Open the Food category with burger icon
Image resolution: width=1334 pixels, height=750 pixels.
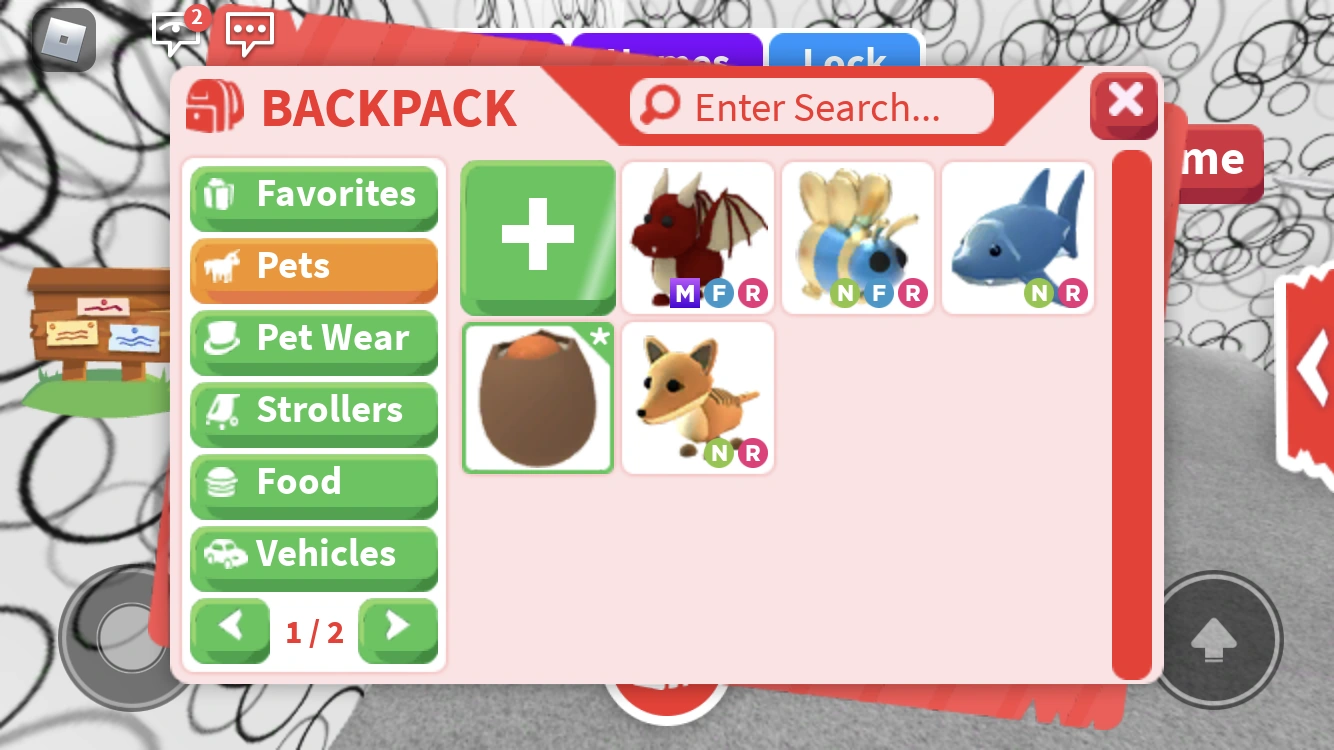point(313,483)
